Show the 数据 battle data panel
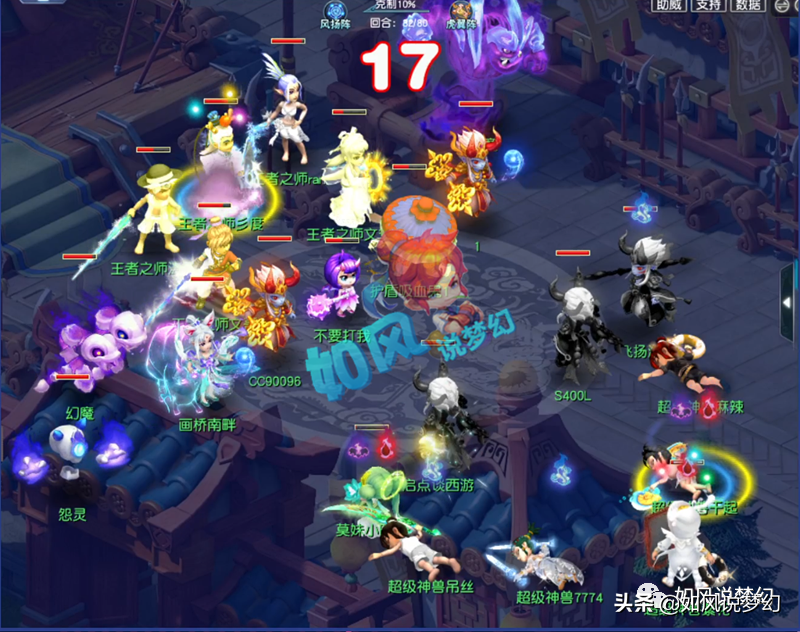Viewport: 800px width, 632px height. tap(749, 6)
